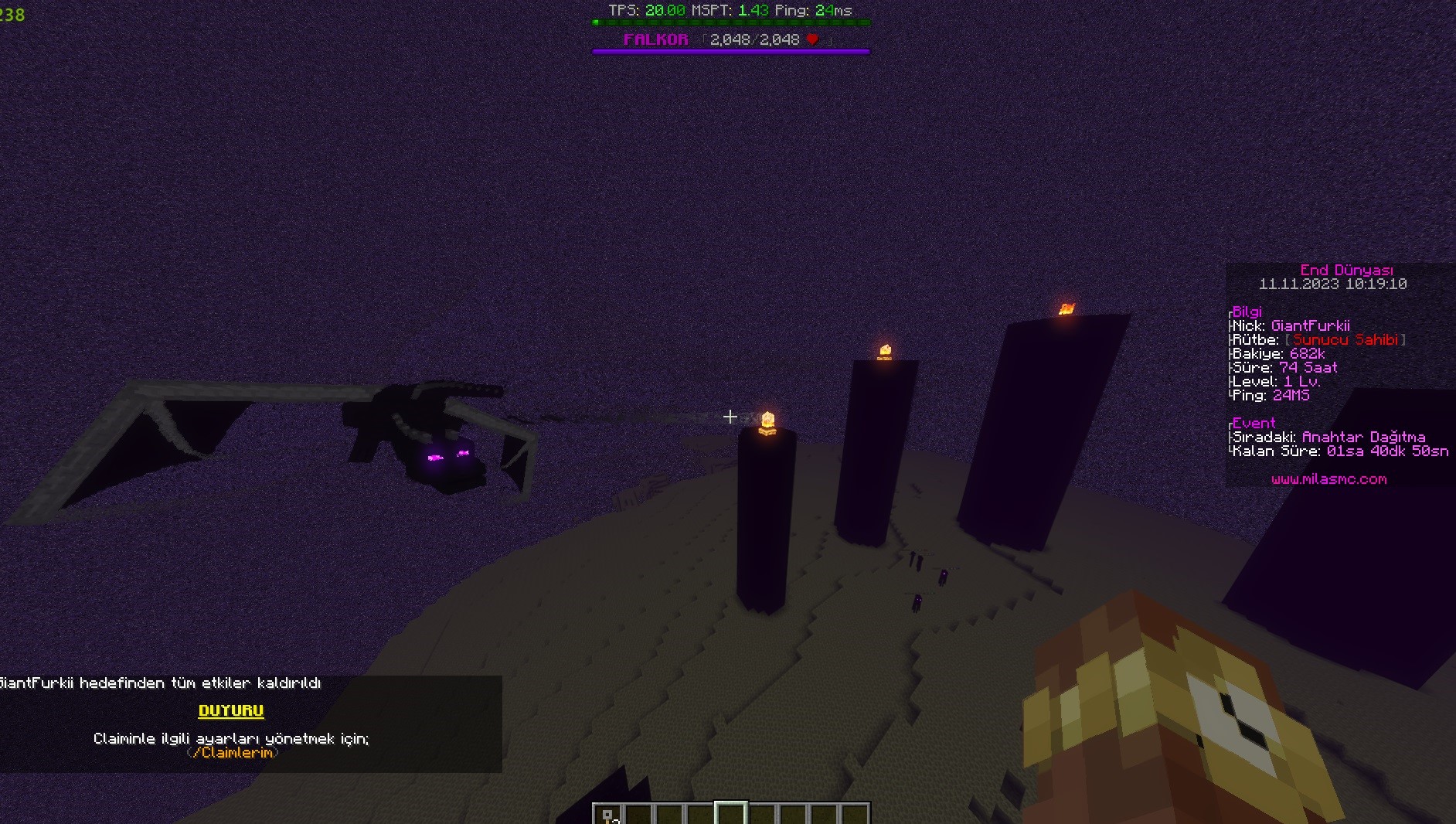
Task: Click the /Claimlerim command in chat
Action: (x=233, y=753)
